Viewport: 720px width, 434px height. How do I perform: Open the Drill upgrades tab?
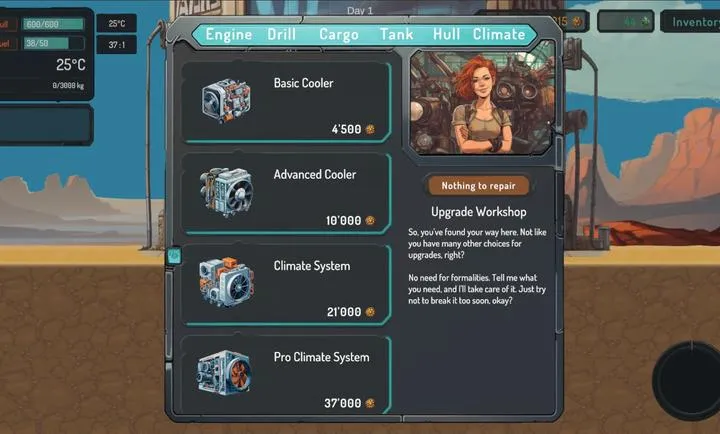282,34
